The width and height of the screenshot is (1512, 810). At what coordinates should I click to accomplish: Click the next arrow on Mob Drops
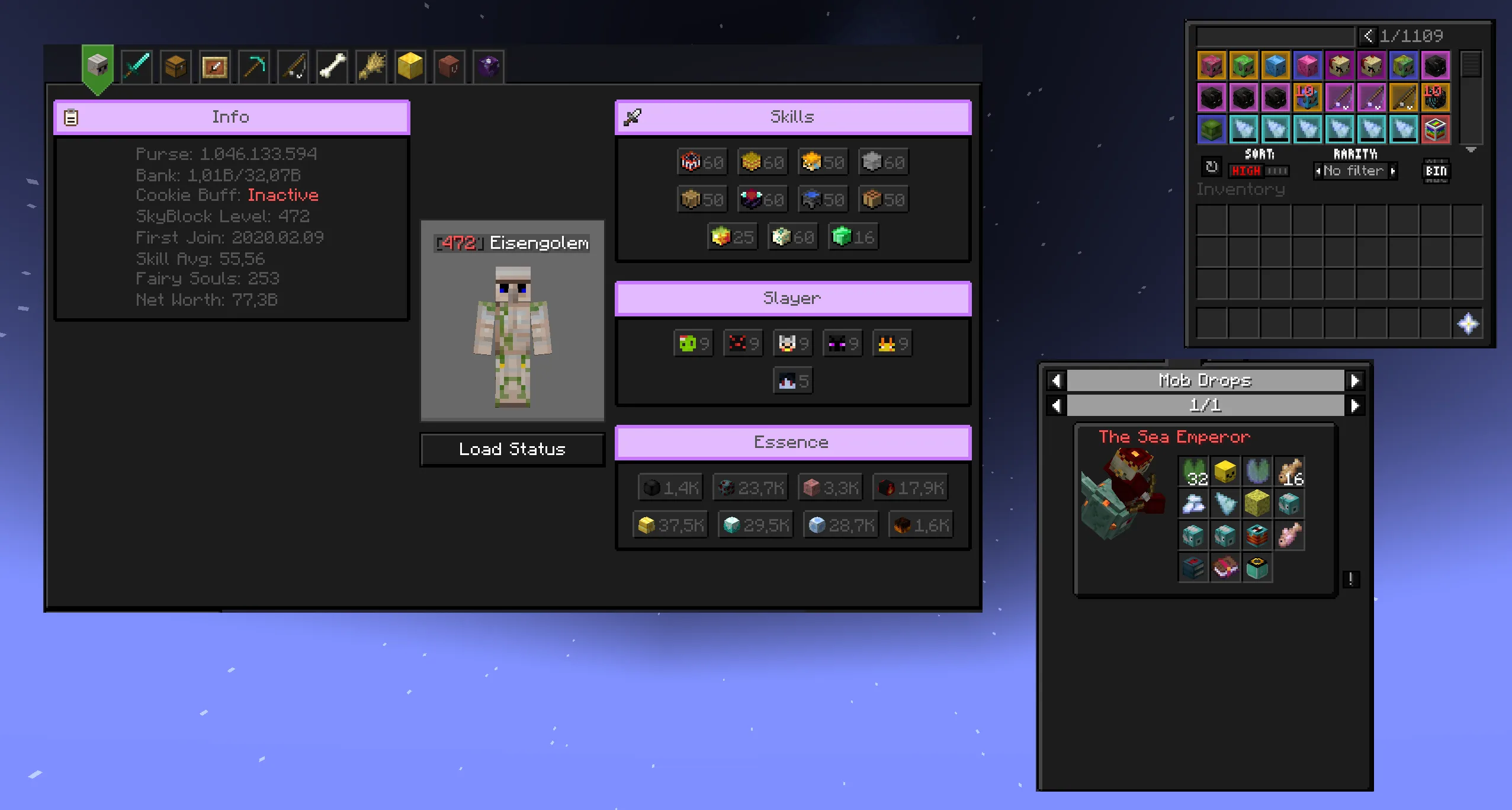(x=1356, y=380)
